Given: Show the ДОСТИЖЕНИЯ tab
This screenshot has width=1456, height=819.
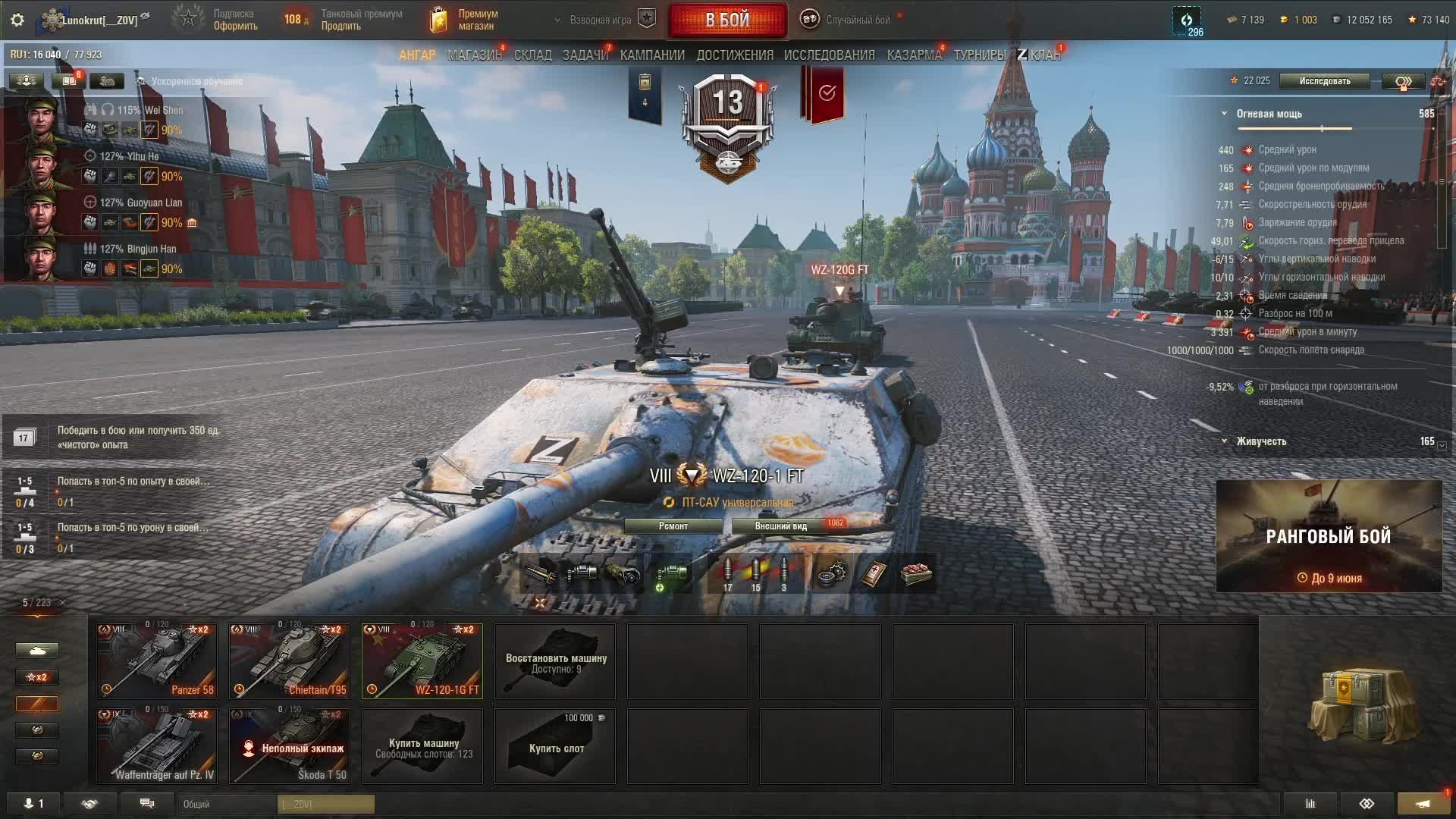Looking at the screenshot, I should click(x=735, y=55).
